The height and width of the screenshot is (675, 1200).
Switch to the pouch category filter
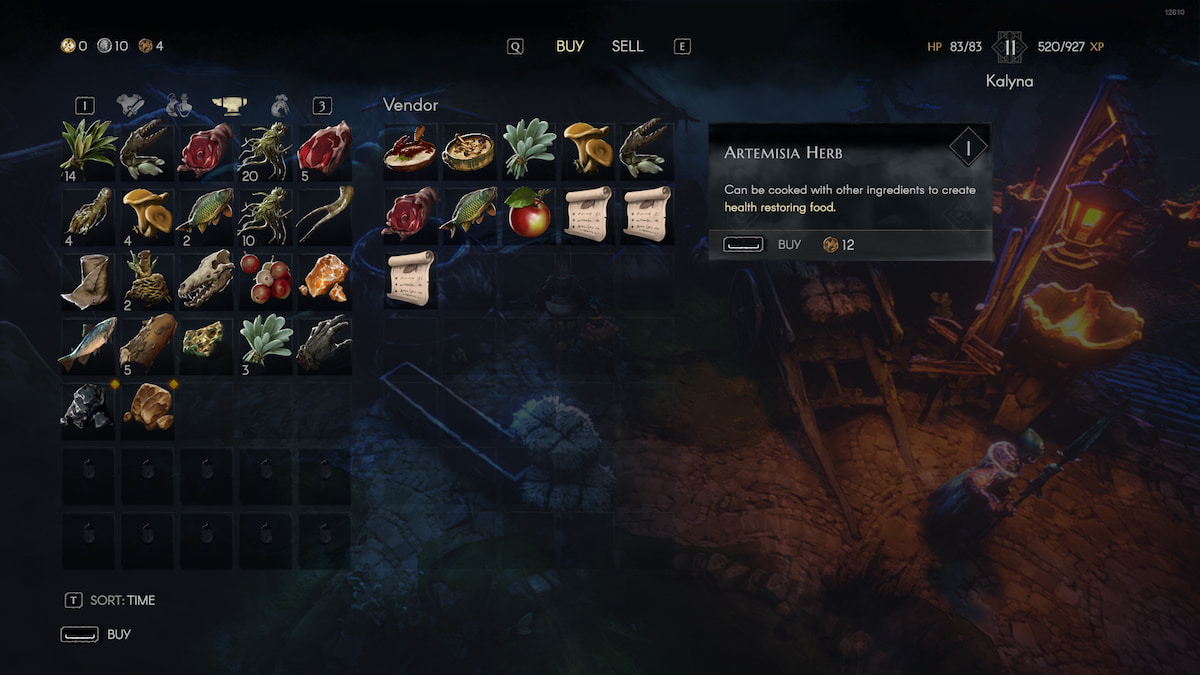pos(280,105)
